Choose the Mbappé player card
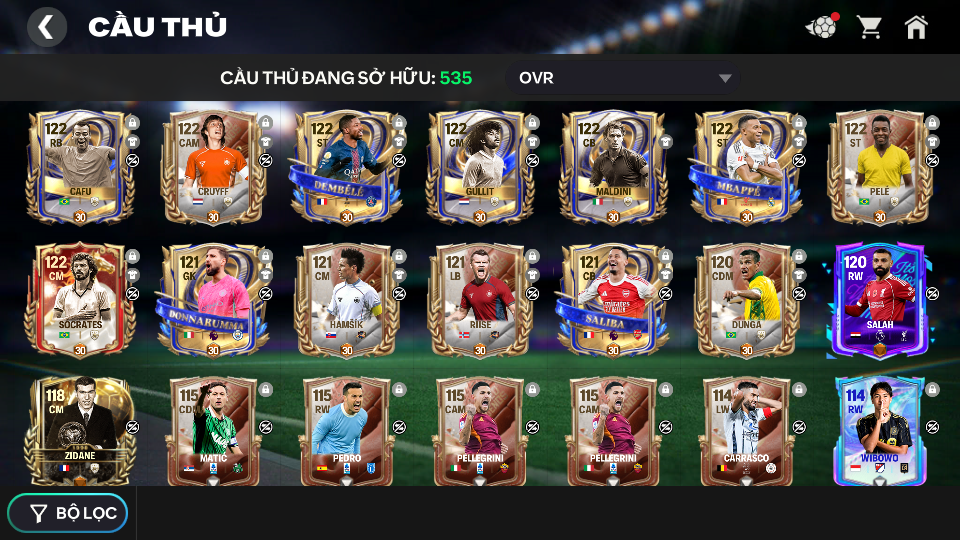Image resolution: width=960 pixels, height=540 pixels. tap(746, 167)
